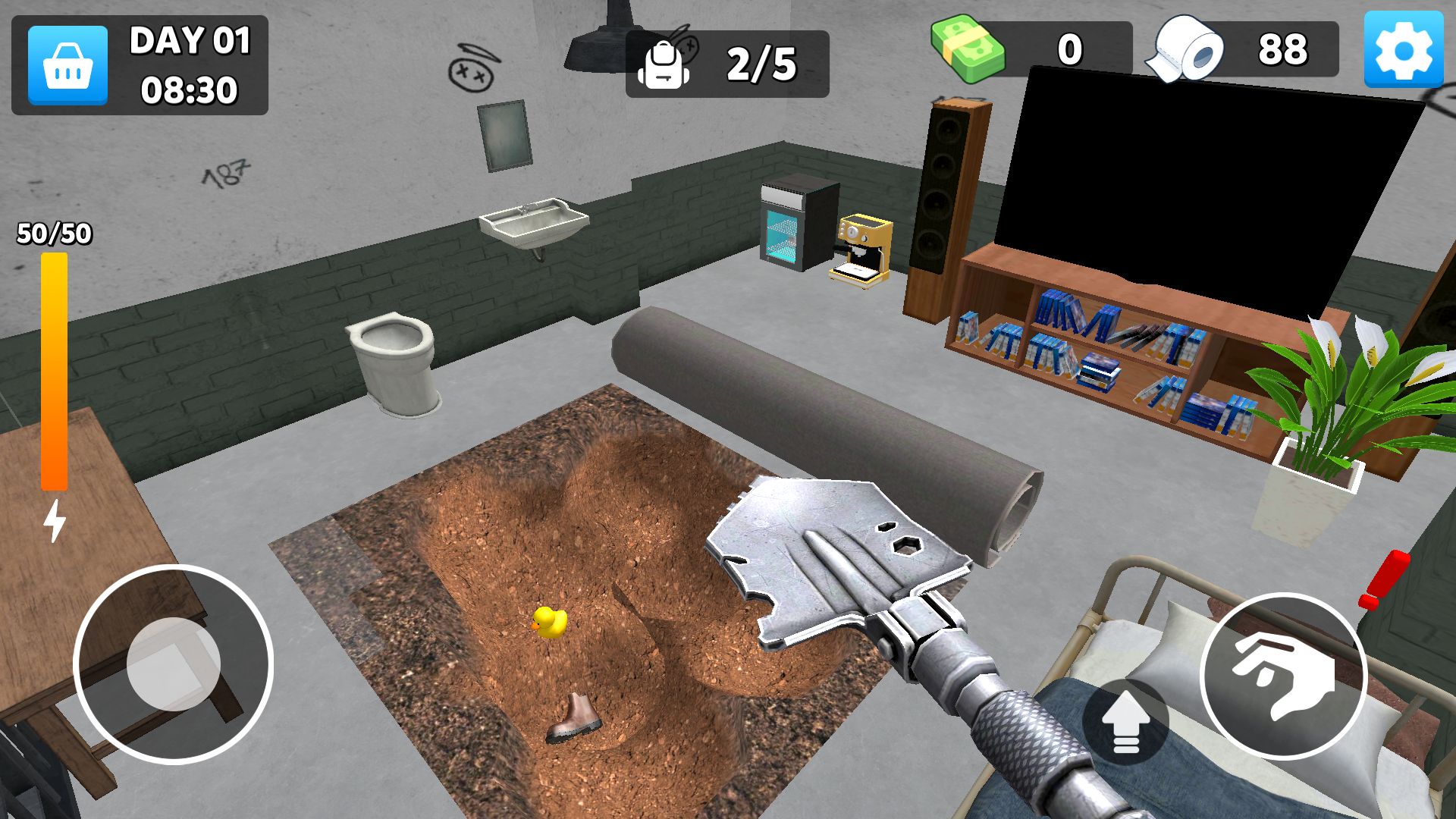Tap the lightning bolt under the energy bar
Image resolution: width=1456 pixels, height=819 pixels.
(x=53, y=523)
